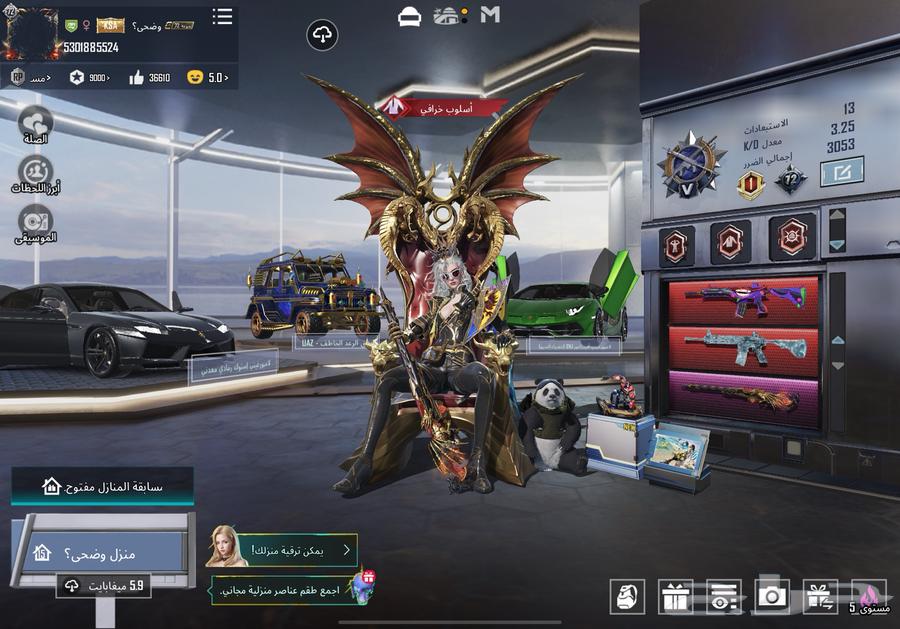Select the purple rifle skin showcase slot
This screenshot has width=900, height=629.
(743, 300)
